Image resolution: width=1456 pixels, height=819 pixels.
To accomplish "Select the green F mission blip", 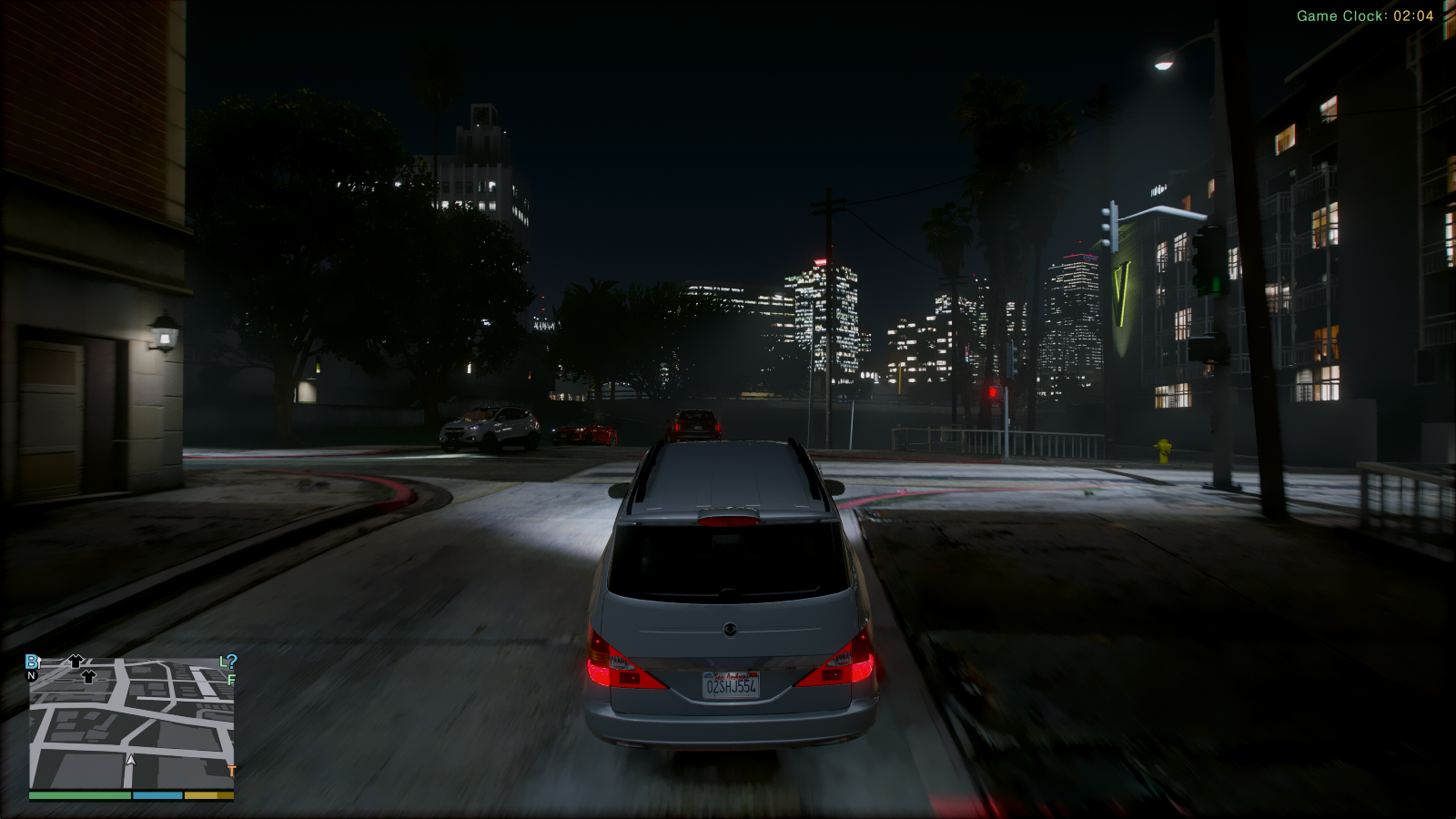I will (x=231, y=680).
